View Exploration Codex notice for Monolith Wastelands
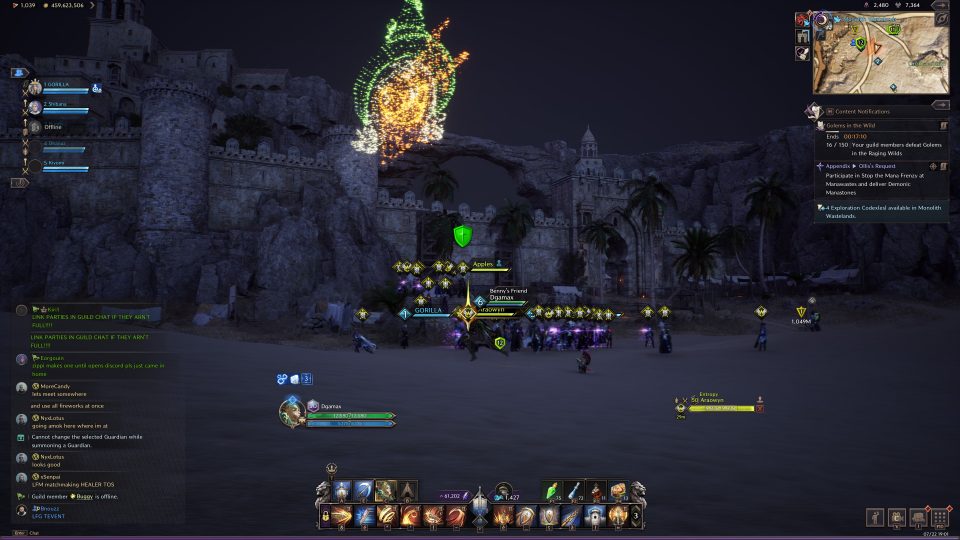Screen dimensions: 960x540 point(880,210)
